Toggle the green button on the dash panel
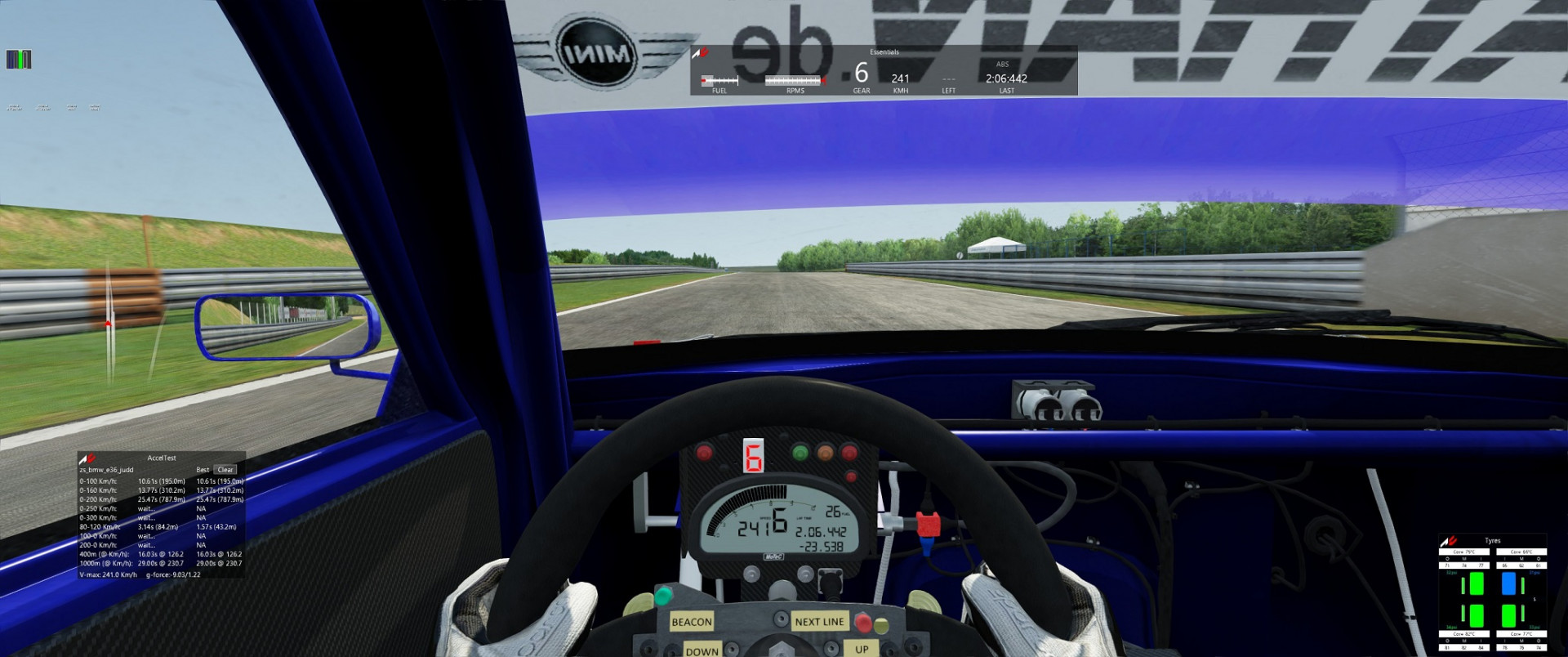The height and width of the screenshot is (657, 1568). (x=799, y=453)
